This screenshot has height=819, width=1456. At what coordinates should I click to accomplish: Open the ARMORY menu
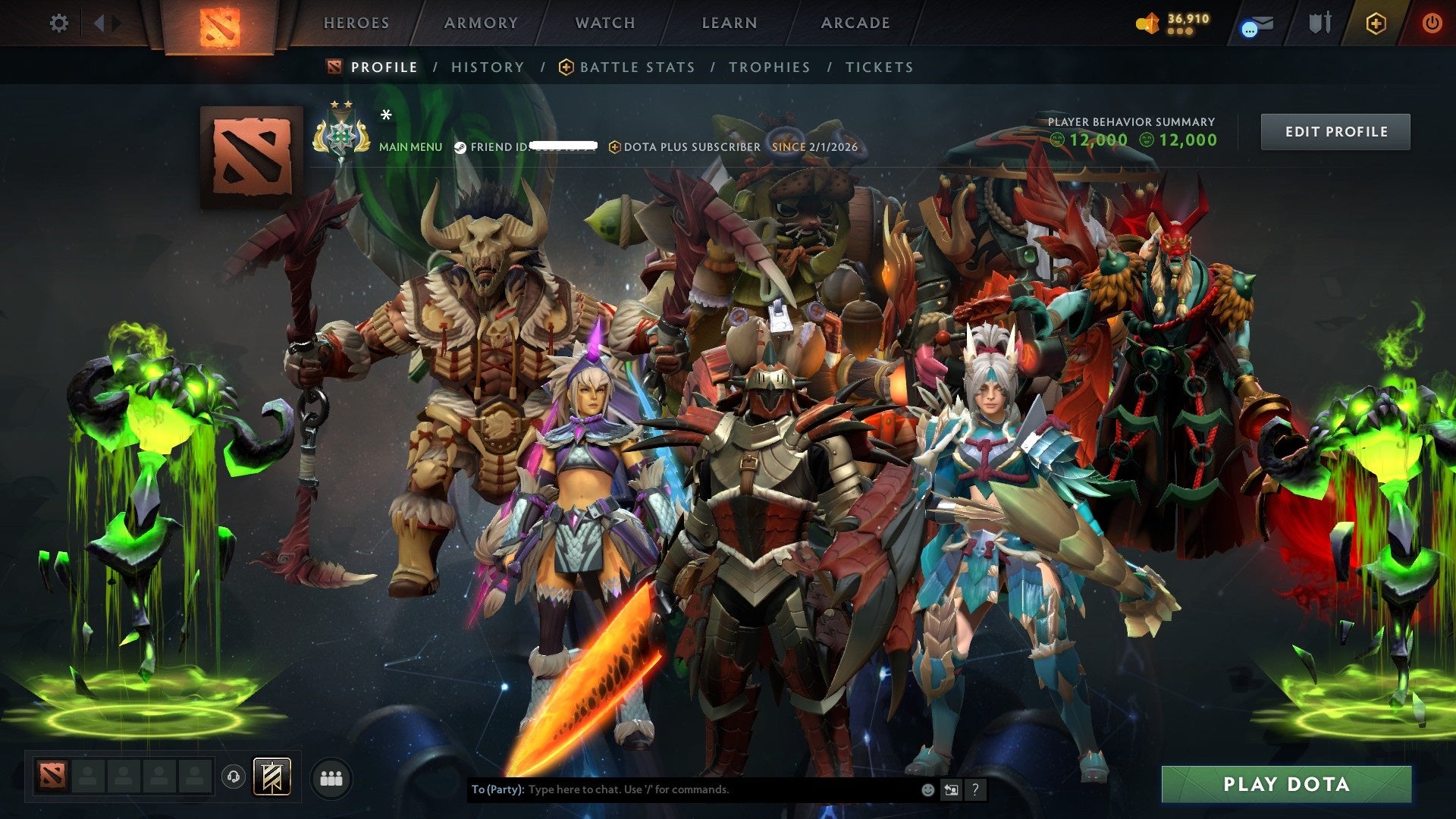481,23
